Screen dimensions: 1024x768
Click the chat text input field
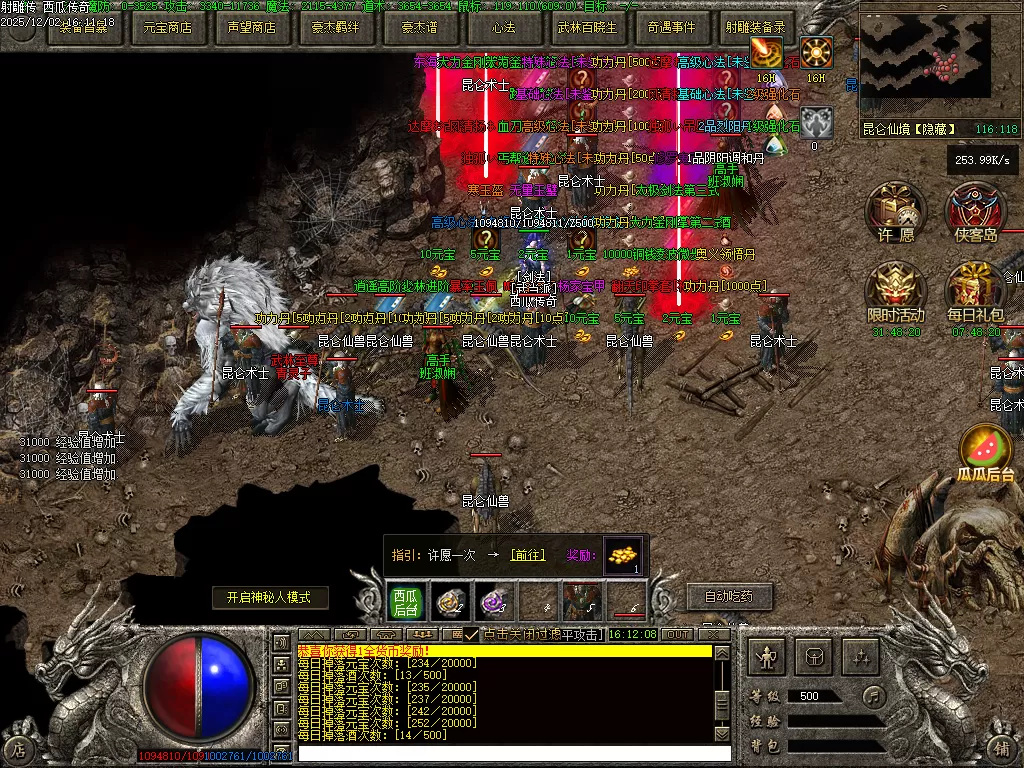point(505,753)
